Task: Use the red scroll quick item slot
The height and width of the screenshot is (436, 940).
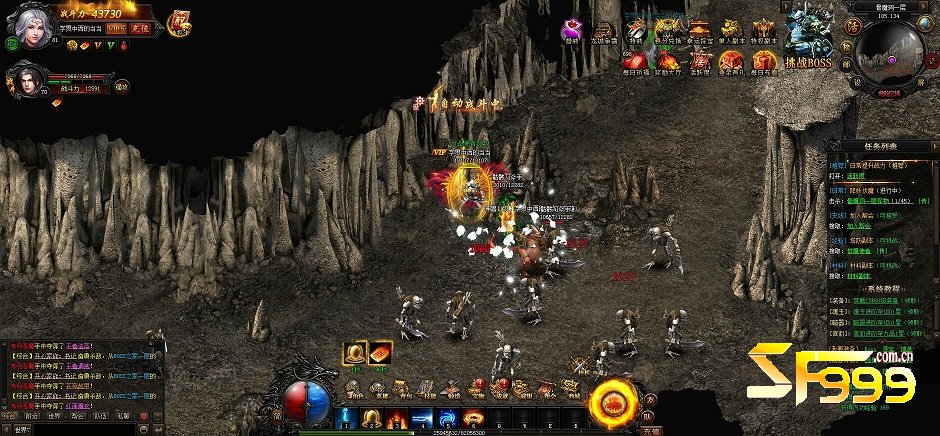Action: click(x=383, y=352)
